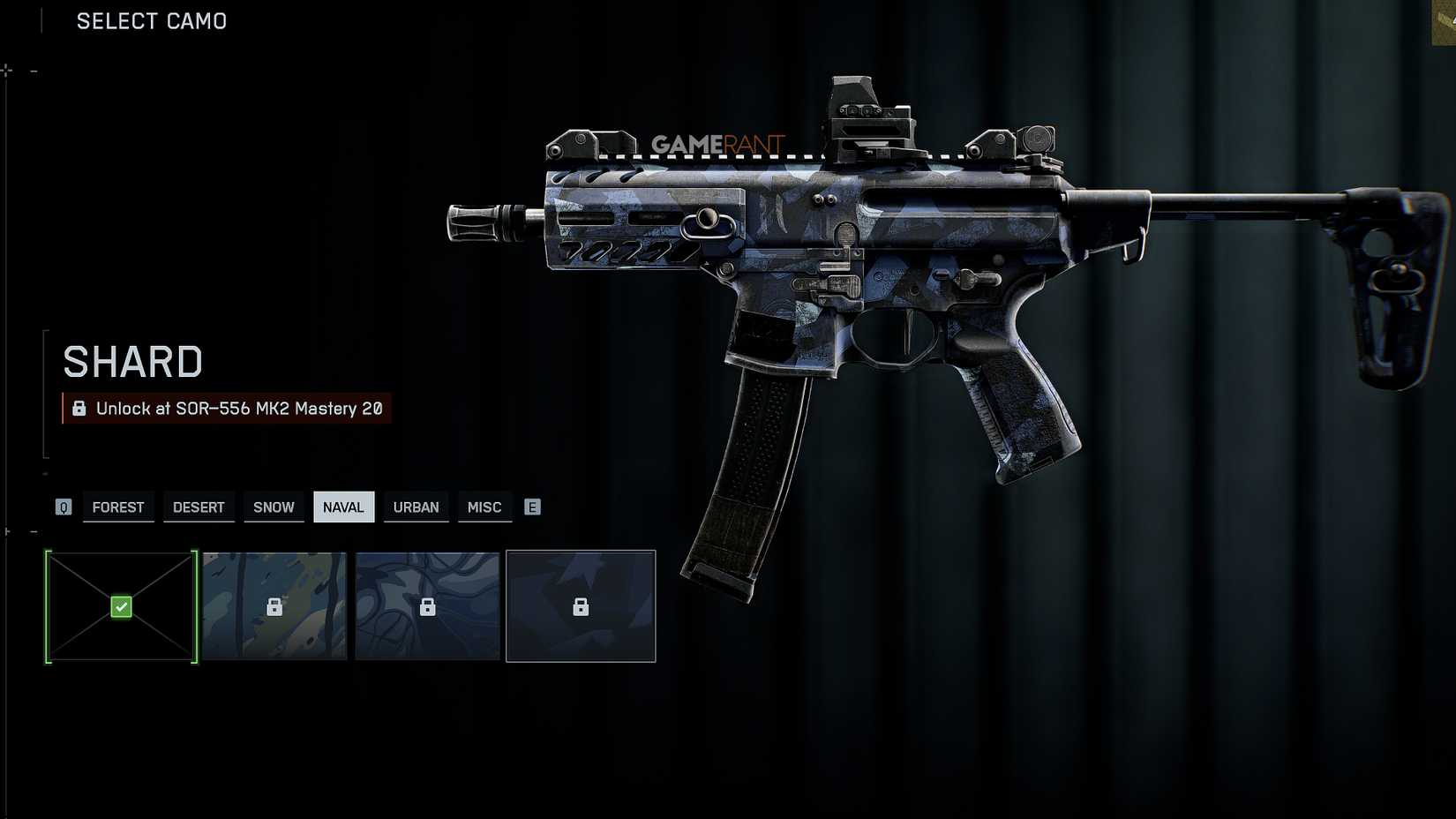Viewport: 1456px width, 819px height.
Task: Toggle the MISC camo filter
Action: point(484,507)
